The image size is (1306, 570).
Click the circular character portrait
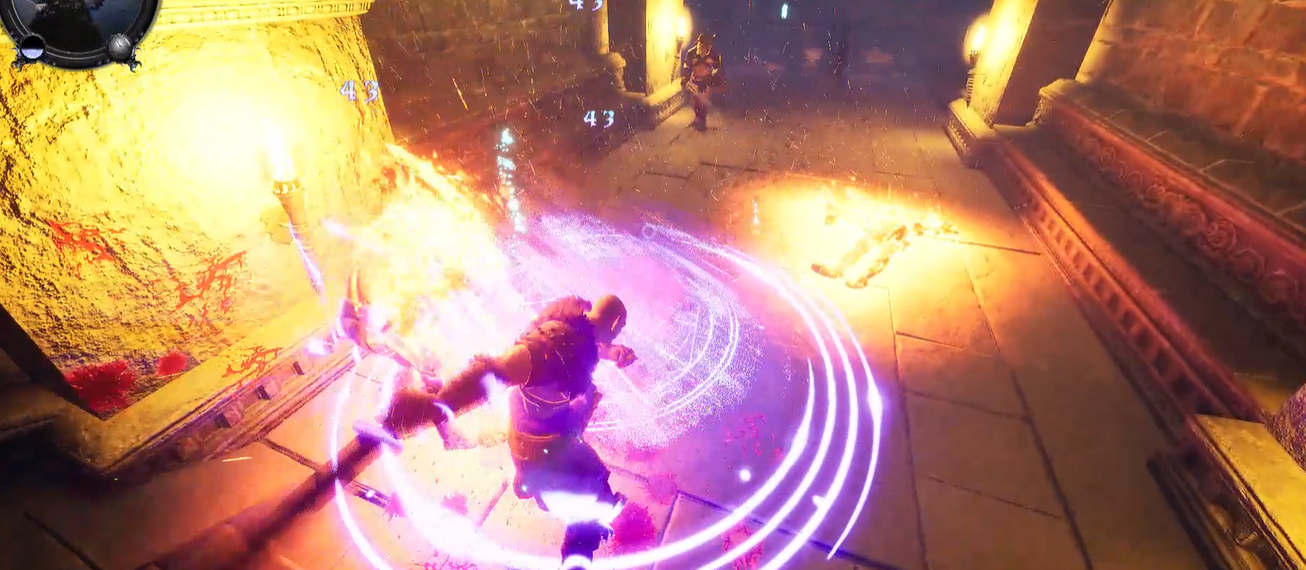pos(78,18)
